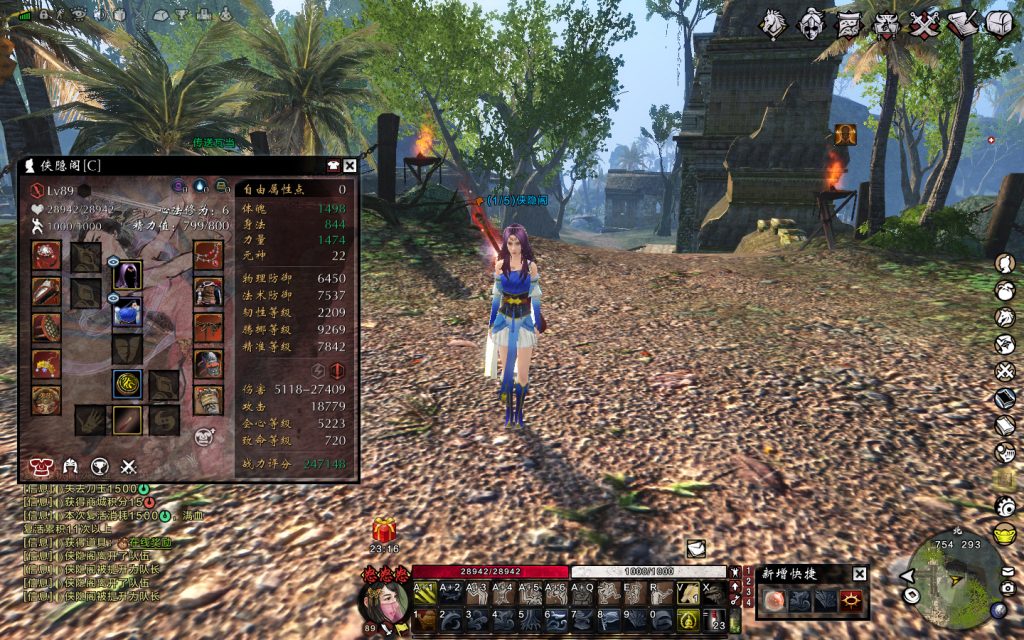Screen dimensions: 1024x640
Task: Select the blue robe equipment slot
Action: [x=127, y=312]
